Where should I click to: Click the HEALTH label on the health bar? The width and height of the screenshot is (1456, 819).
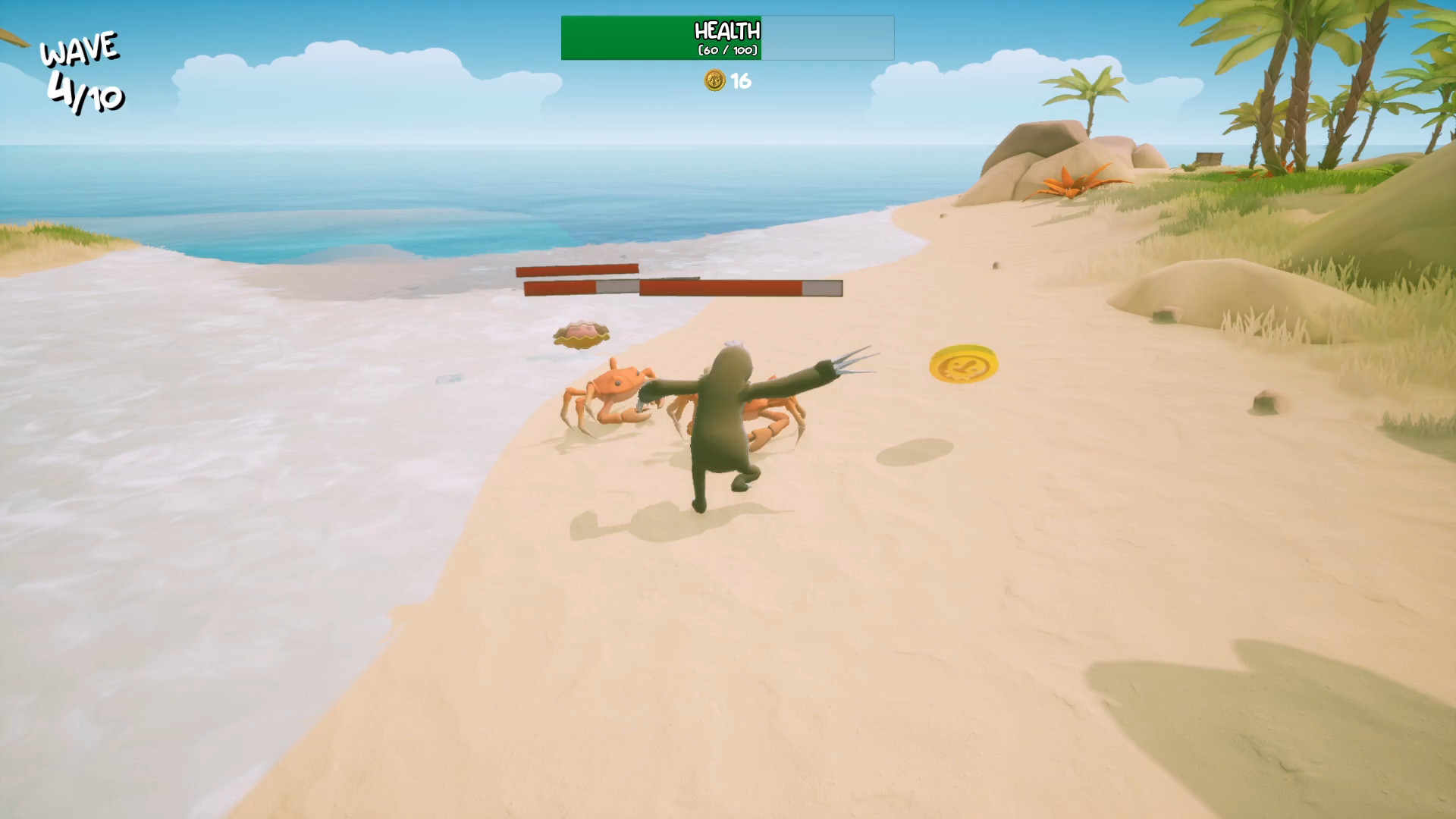tap(726, 32)
